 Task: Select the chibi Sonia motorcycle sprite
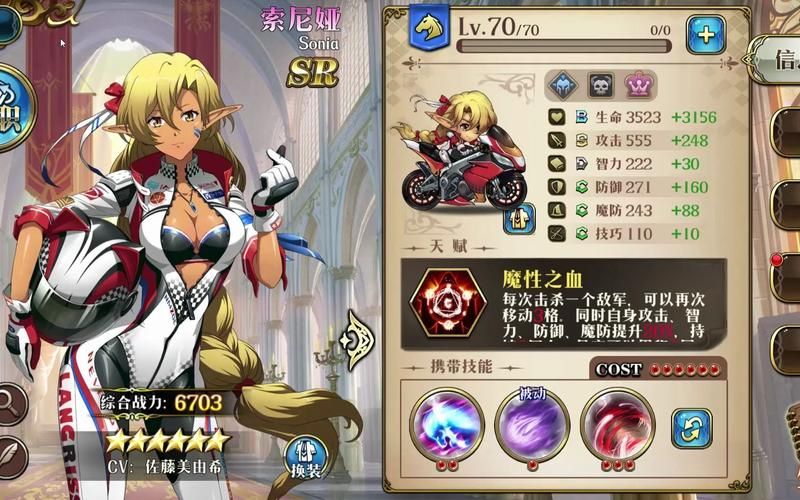pos(459,160)
